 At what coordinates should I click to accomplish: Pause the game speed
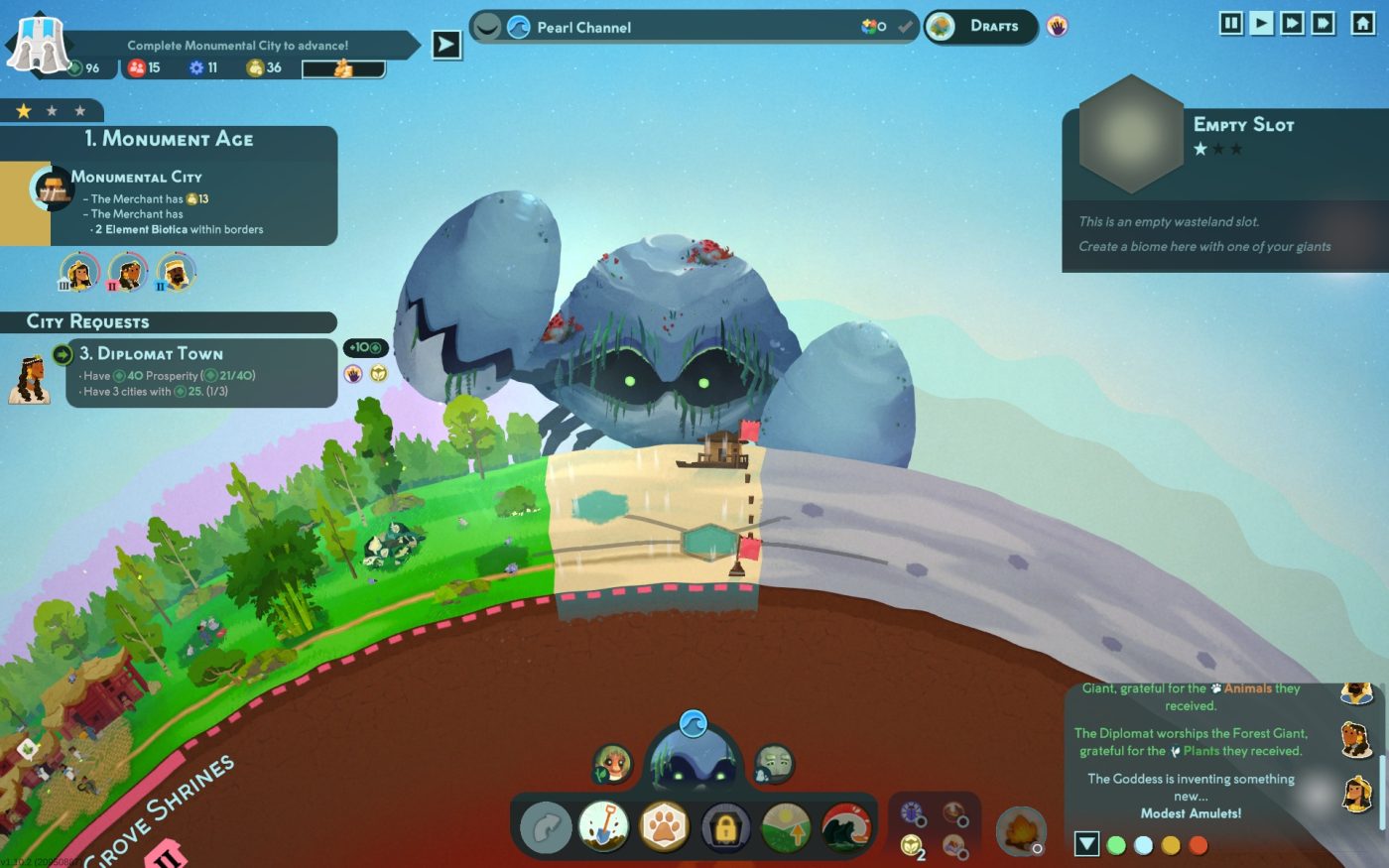coord(1231,23)
